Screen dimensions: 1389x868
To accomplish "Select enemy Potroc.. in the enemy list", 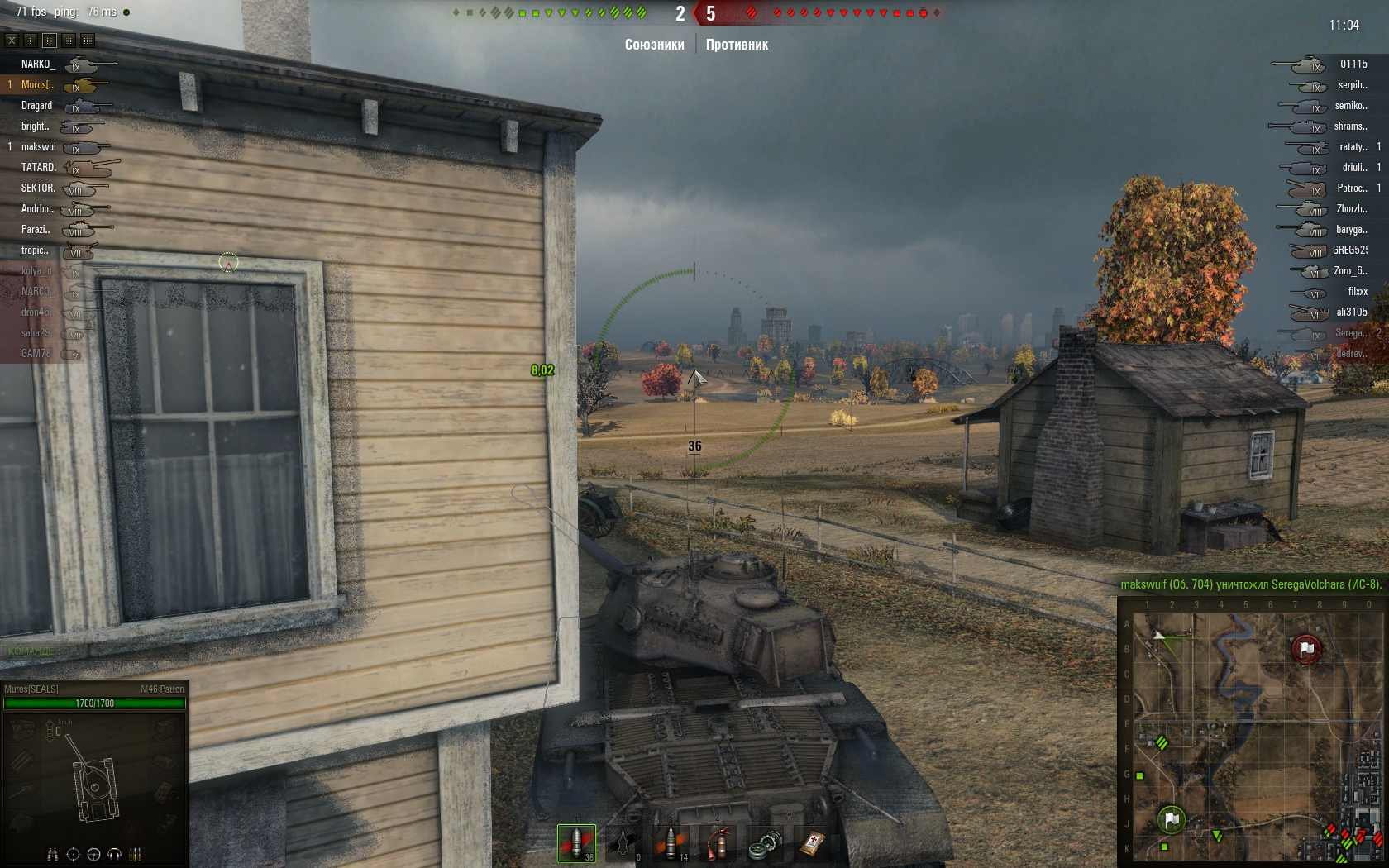I will point(1352,188).
